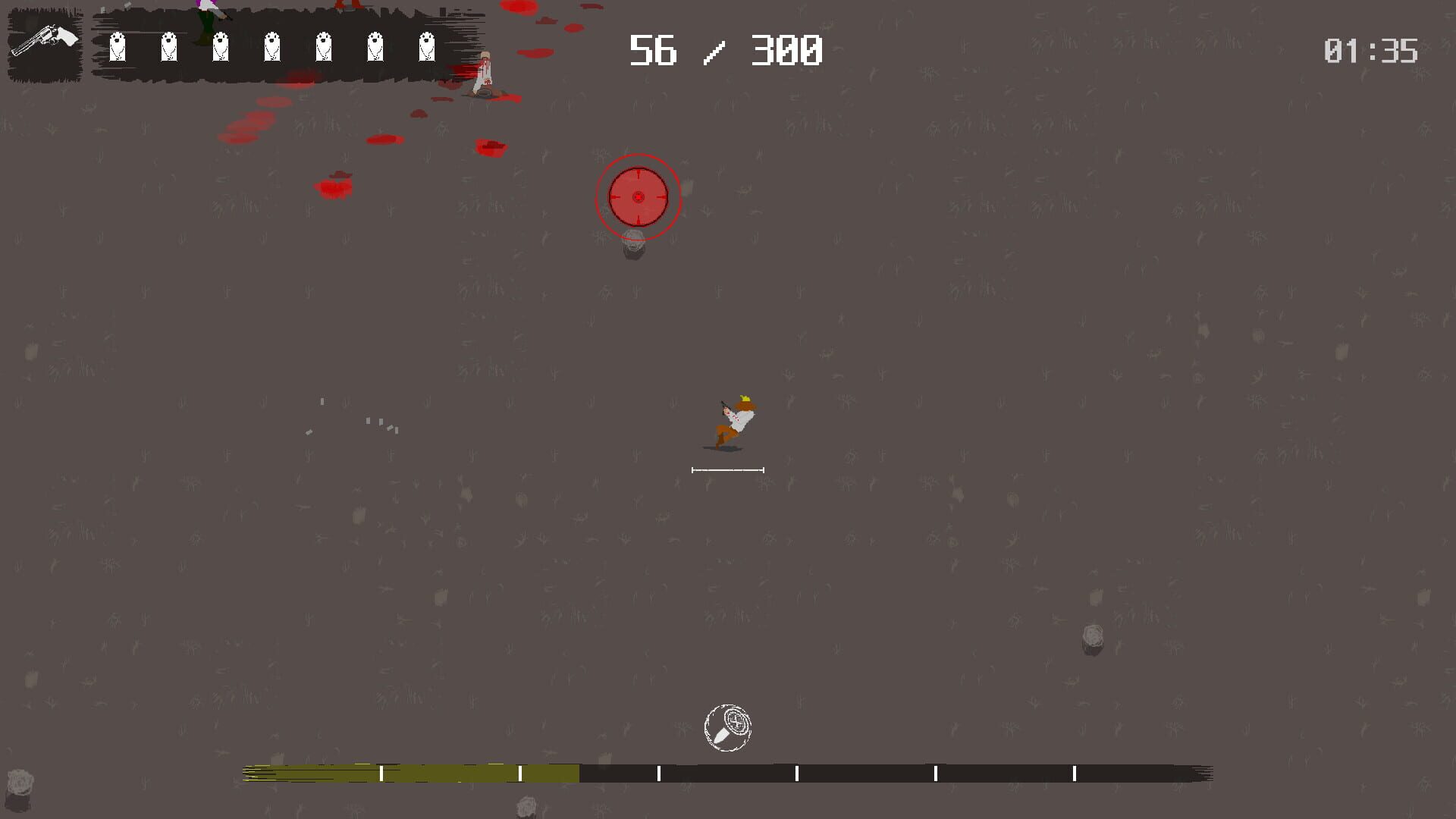Select the first ammo ghost icon
Image resolution: width=1456 pixels, height=819 pixels.
point(118,47)
